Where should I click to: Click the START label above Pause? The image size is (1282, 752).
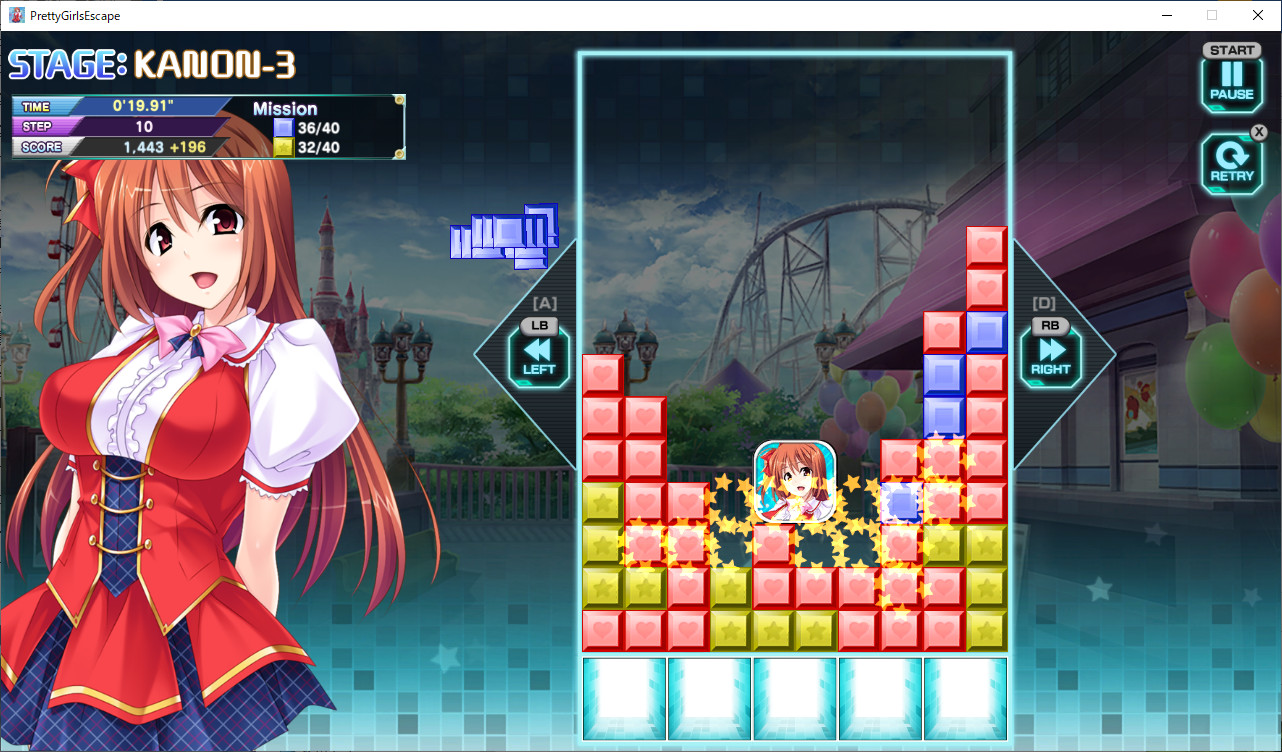1231,49
